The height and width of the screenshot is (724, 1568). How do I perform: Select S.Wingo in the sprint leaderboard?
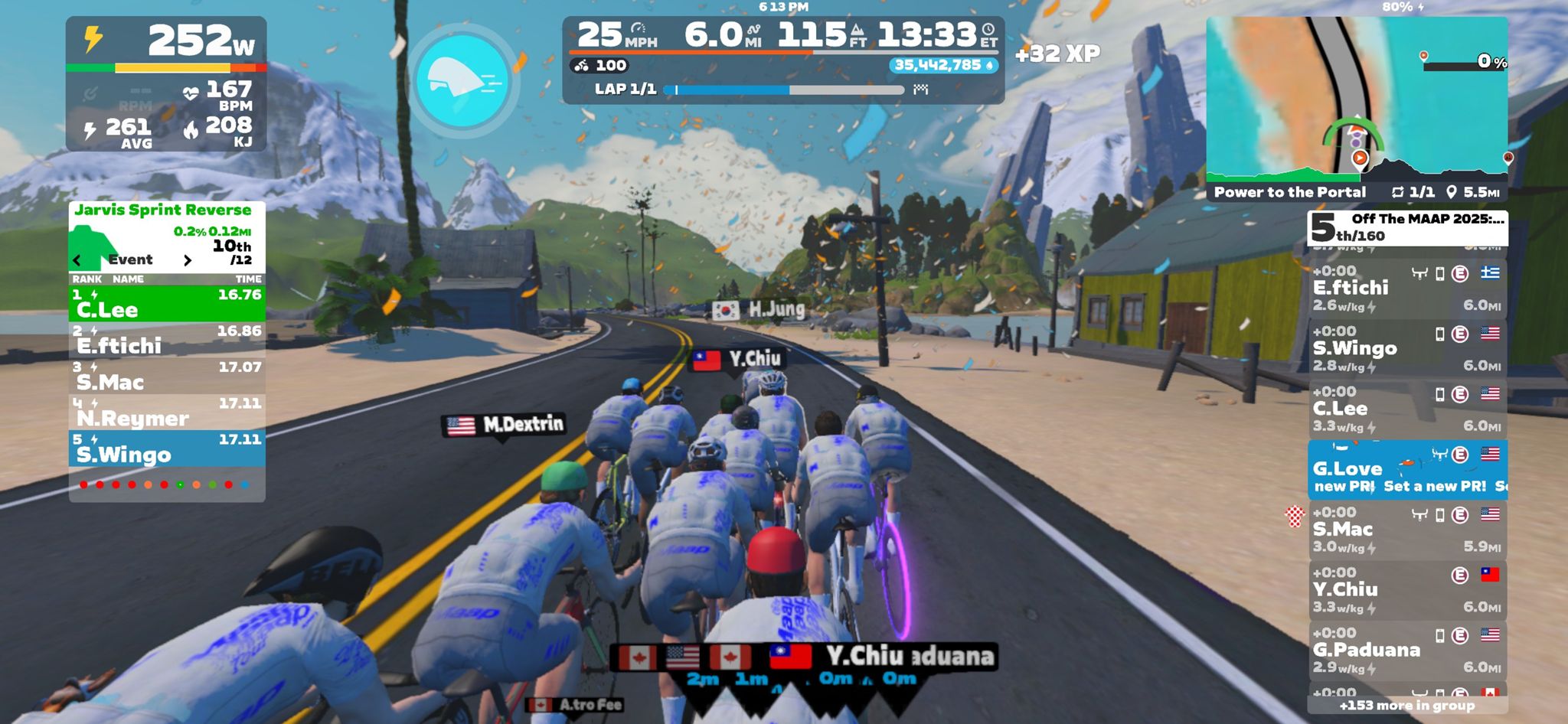[x=167, y=448]
